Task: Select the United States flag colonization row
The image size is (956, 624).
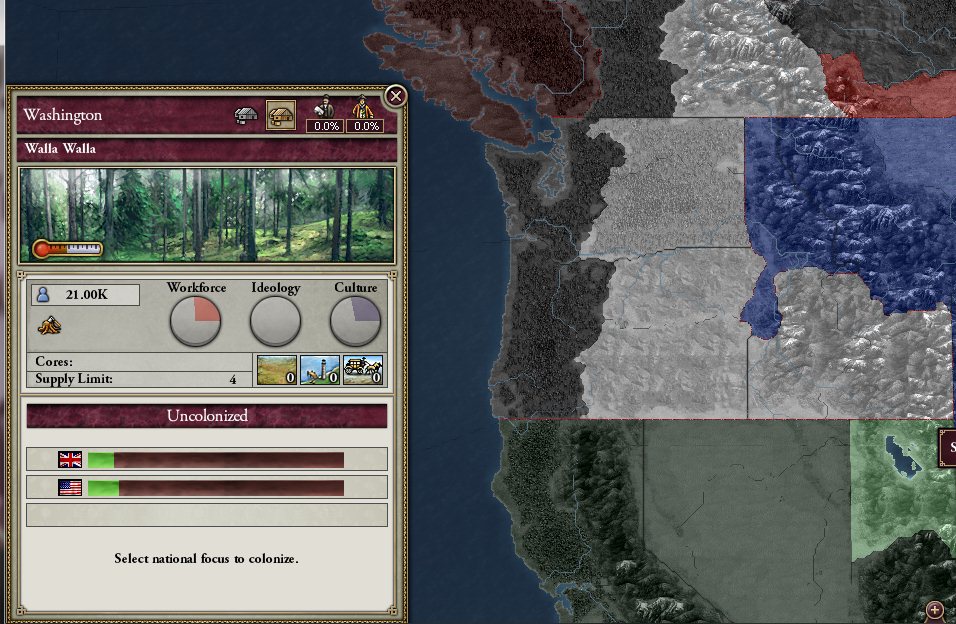Action: pyautogui.click(x=206, y=488)
